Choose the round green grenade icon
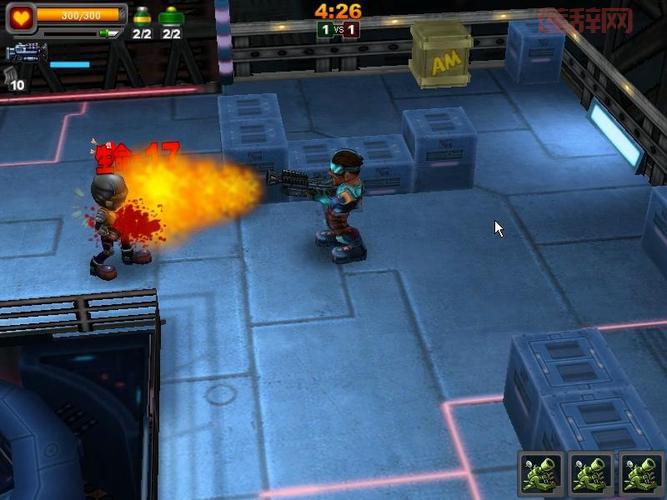Viewport: 667px width, 500px height. [x=142, y=15]
